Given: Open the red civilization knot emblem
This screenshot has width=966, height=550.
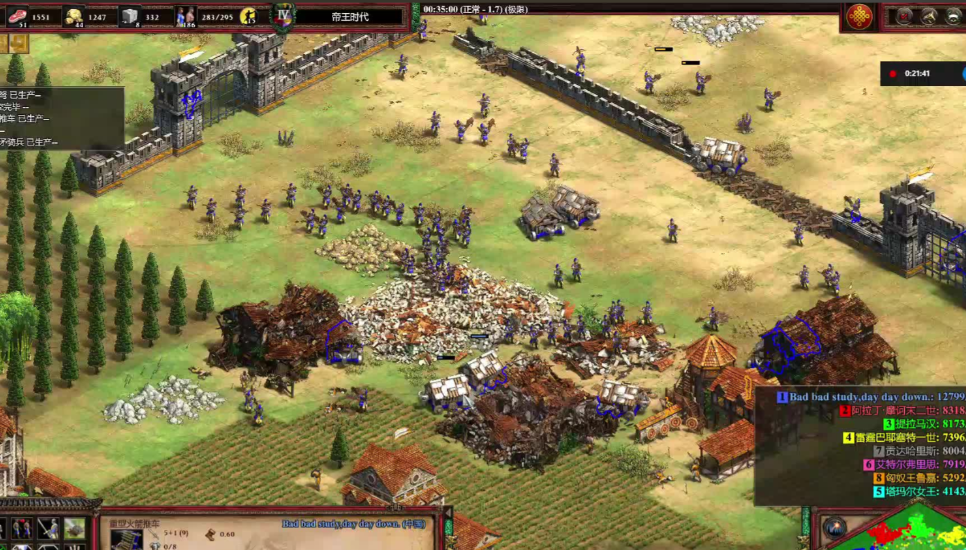Looking at the screenshot, I should coord(859,16).
